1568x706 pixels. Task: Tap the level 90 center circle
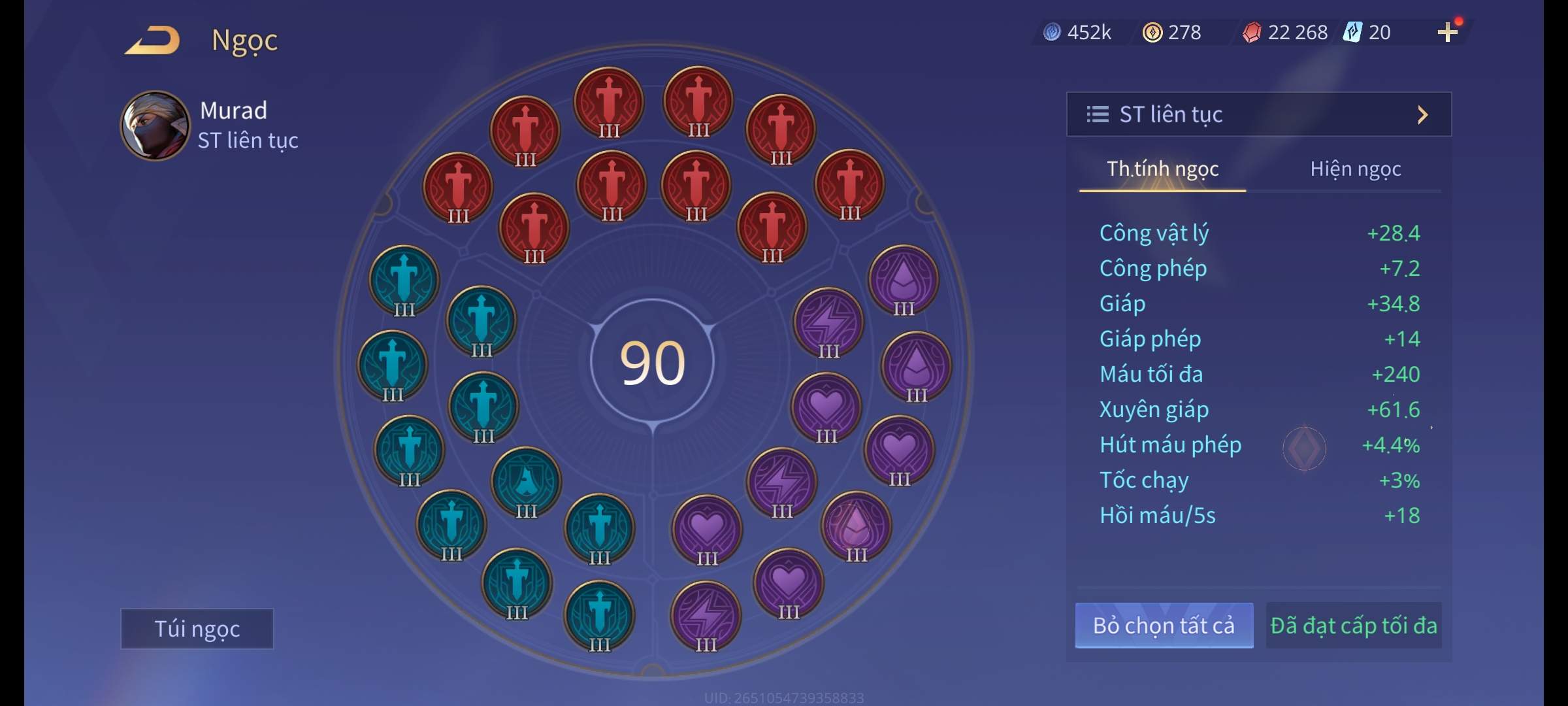pyautogui.click(x=652, y=363)
